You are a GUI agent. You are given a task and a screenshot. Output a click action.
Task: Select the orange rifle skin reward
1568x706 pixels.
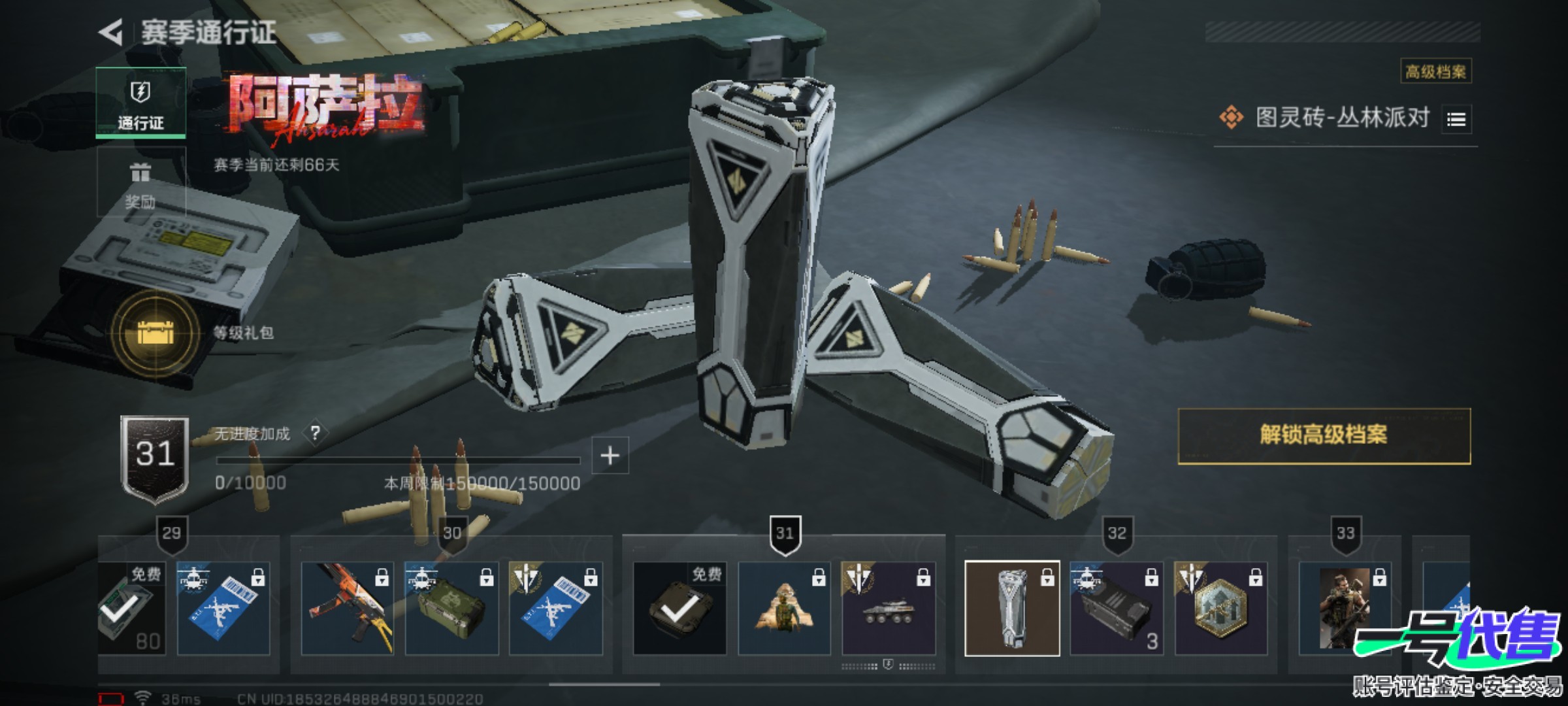click(347, 609)
